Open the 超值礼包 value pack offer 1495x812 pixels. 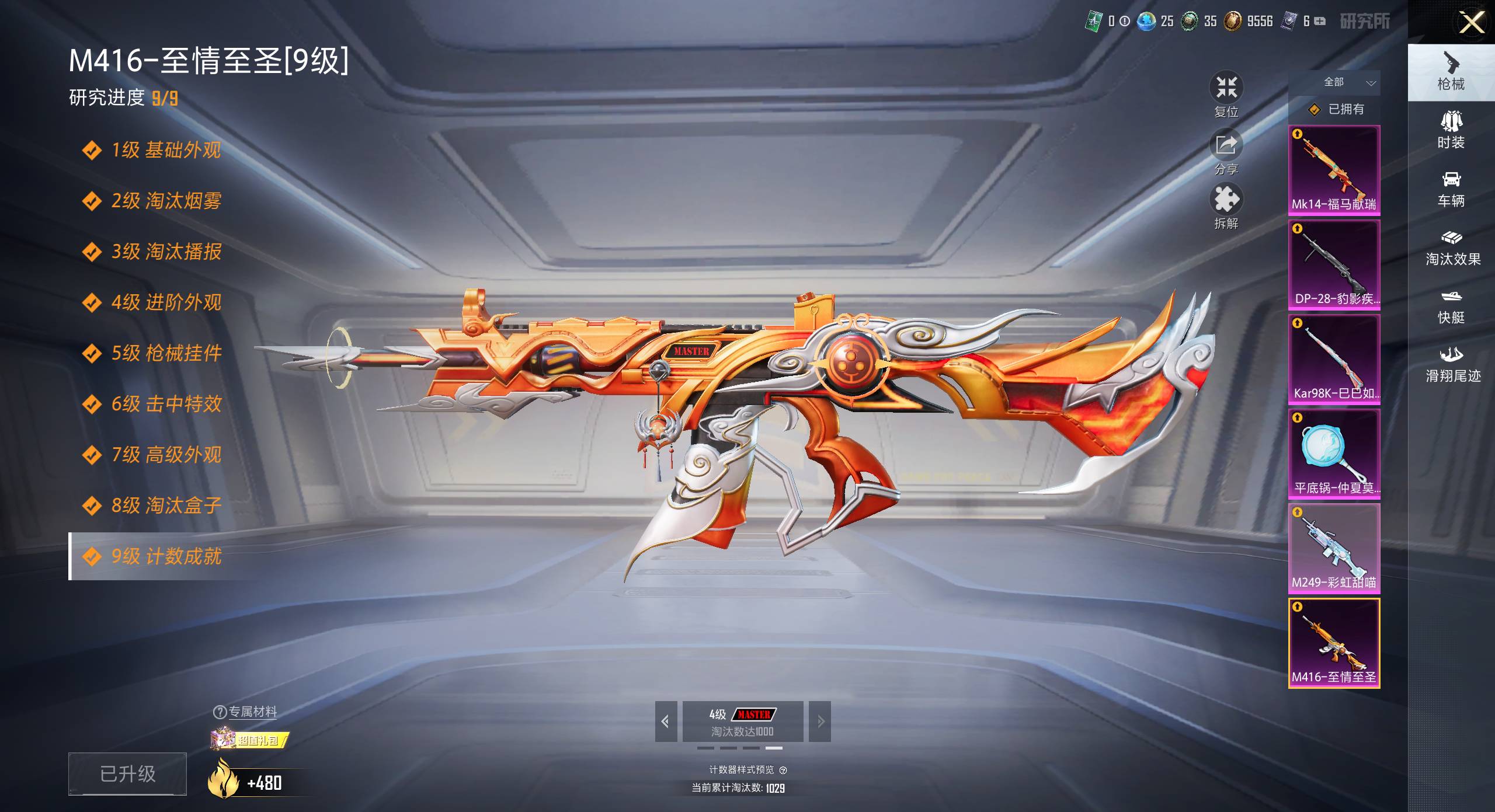250,740
